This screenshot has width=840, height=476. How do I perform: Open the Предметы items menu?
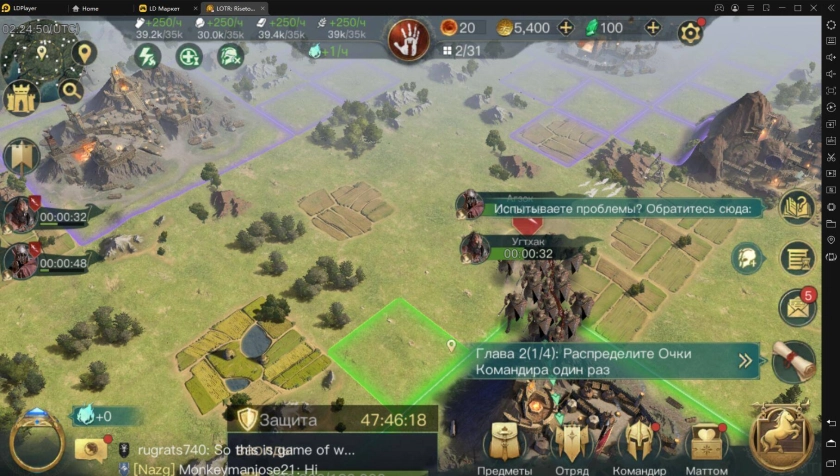pyautogui.click(x=504, y=446)
